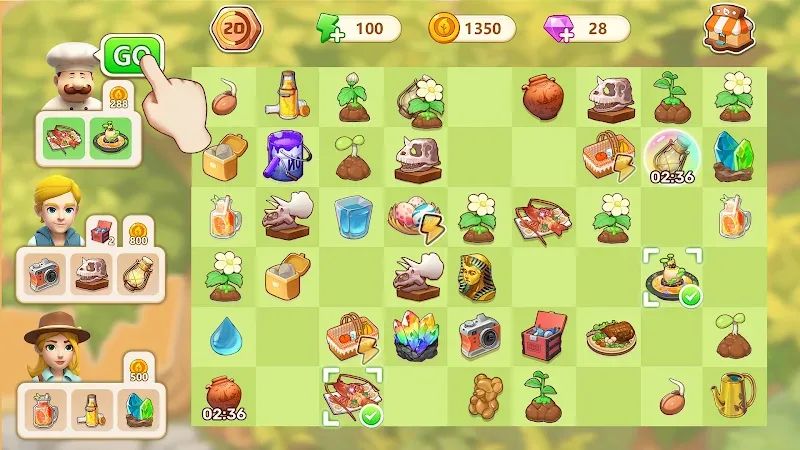Choose the camera tile on the board
Image resolution: width=800 pixels, height=450 pixels.
pos(478,336)
